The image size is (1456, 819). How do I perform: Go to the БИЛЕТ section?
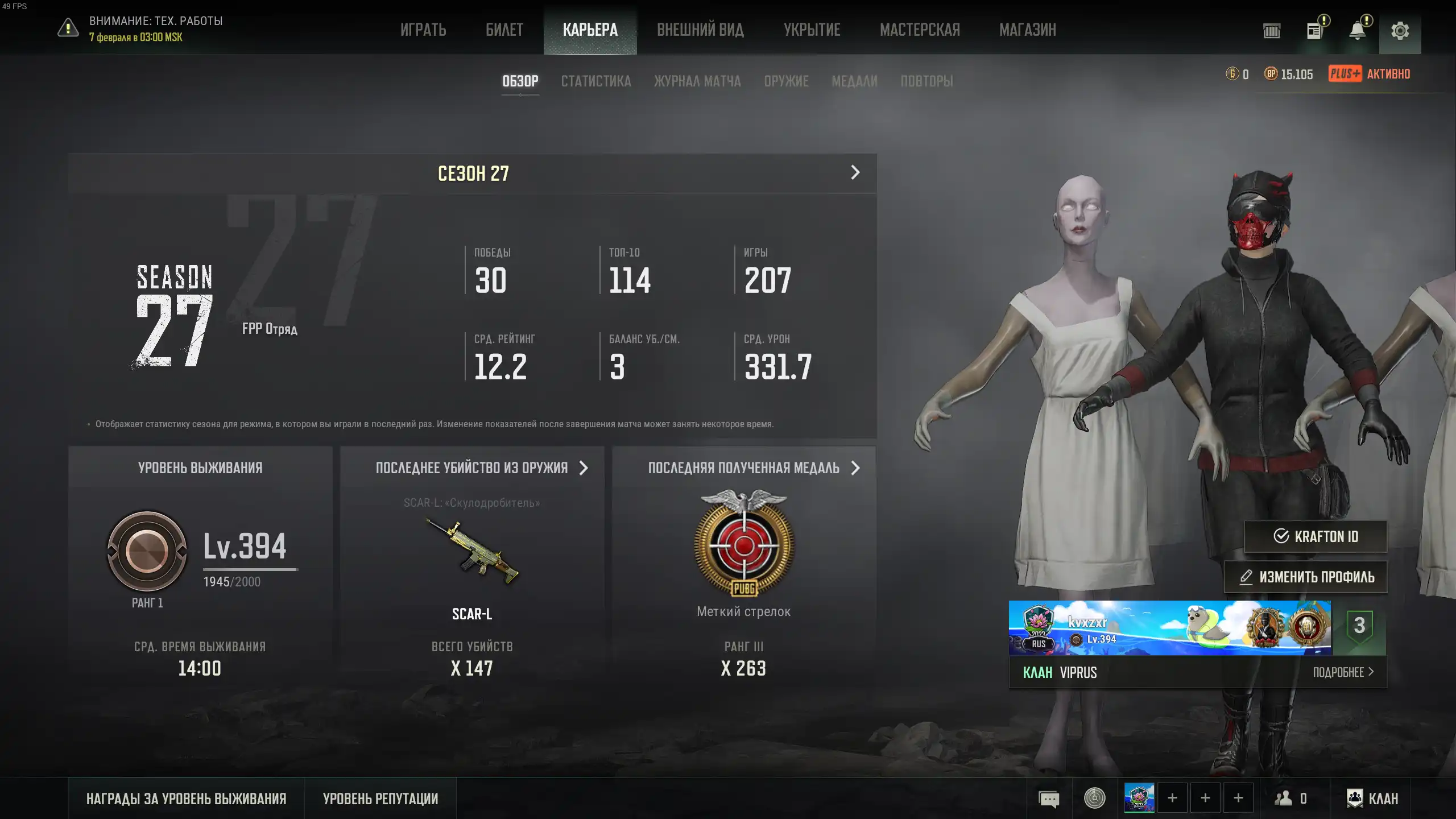(x=504, y=30)
